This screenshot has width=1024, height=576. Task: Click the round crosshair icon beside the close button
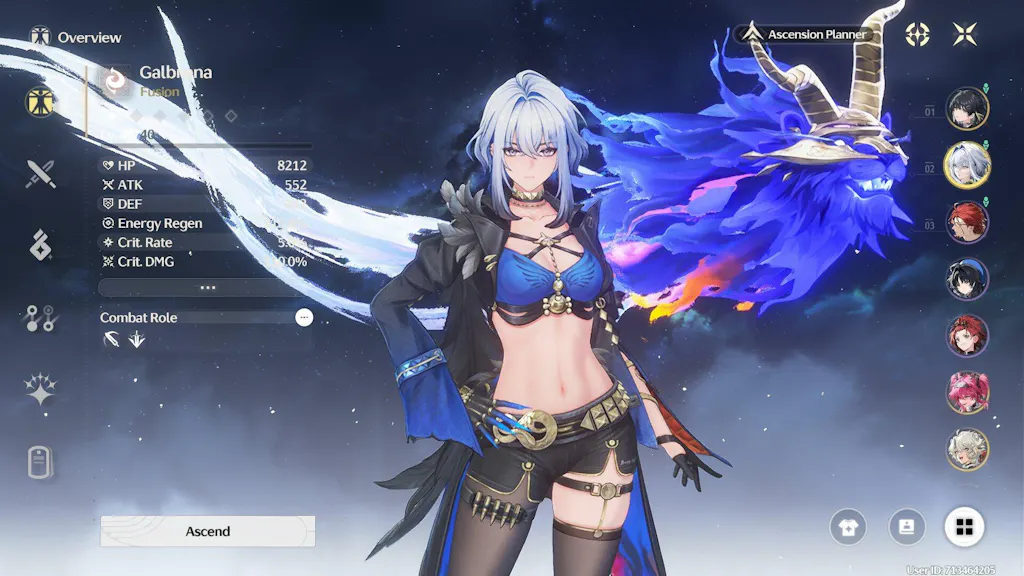point(917,34)
